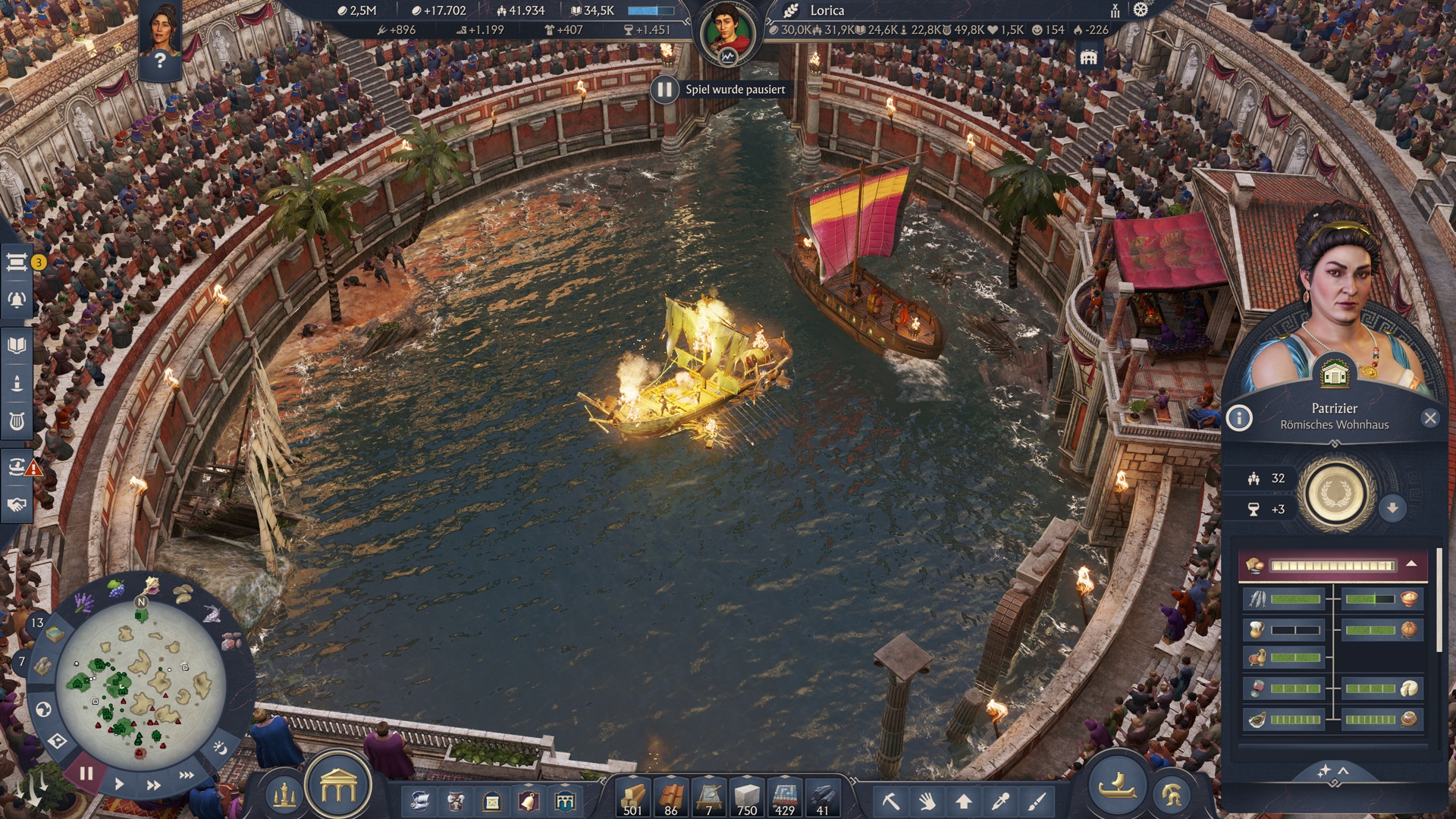This screenshot has height=819, width=1456.
Task: Open the open book menu
Action: click(x=17, y=346)
